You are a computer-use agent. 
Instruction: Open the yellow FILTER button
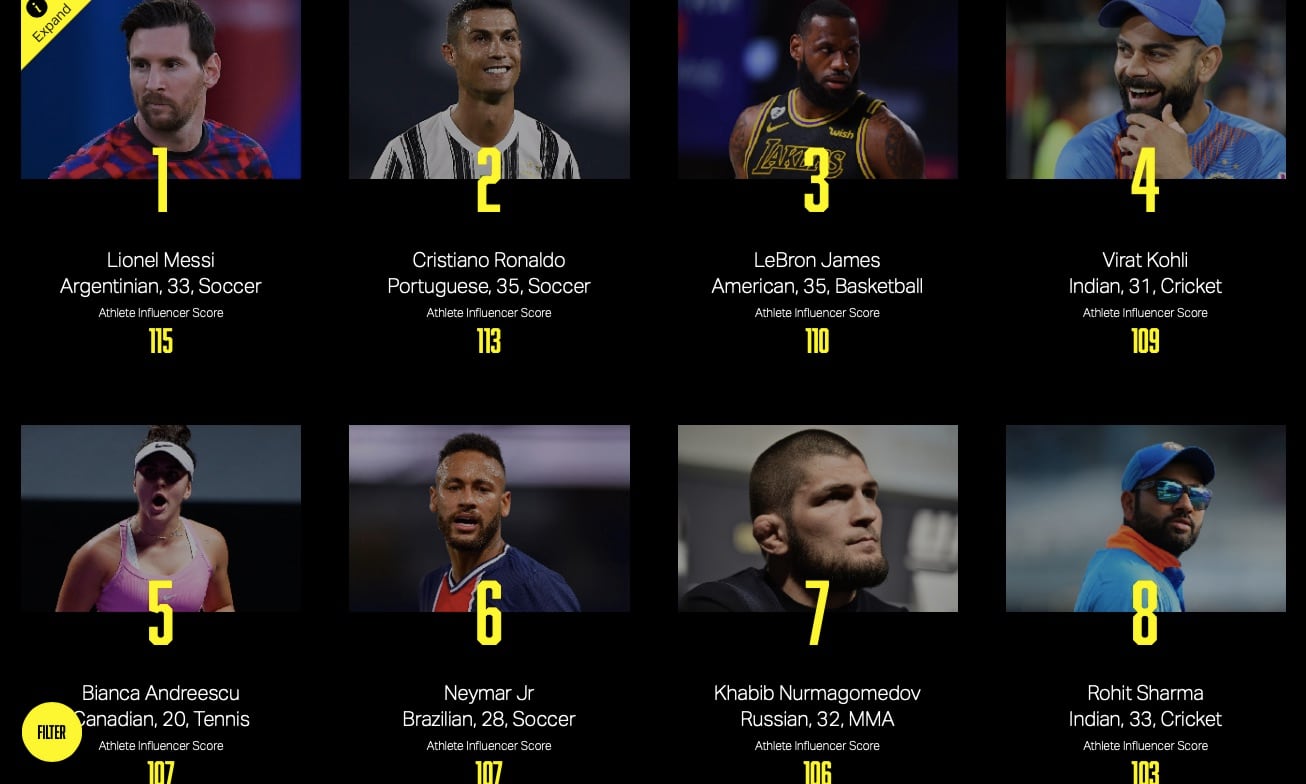(x=51, y=732)
